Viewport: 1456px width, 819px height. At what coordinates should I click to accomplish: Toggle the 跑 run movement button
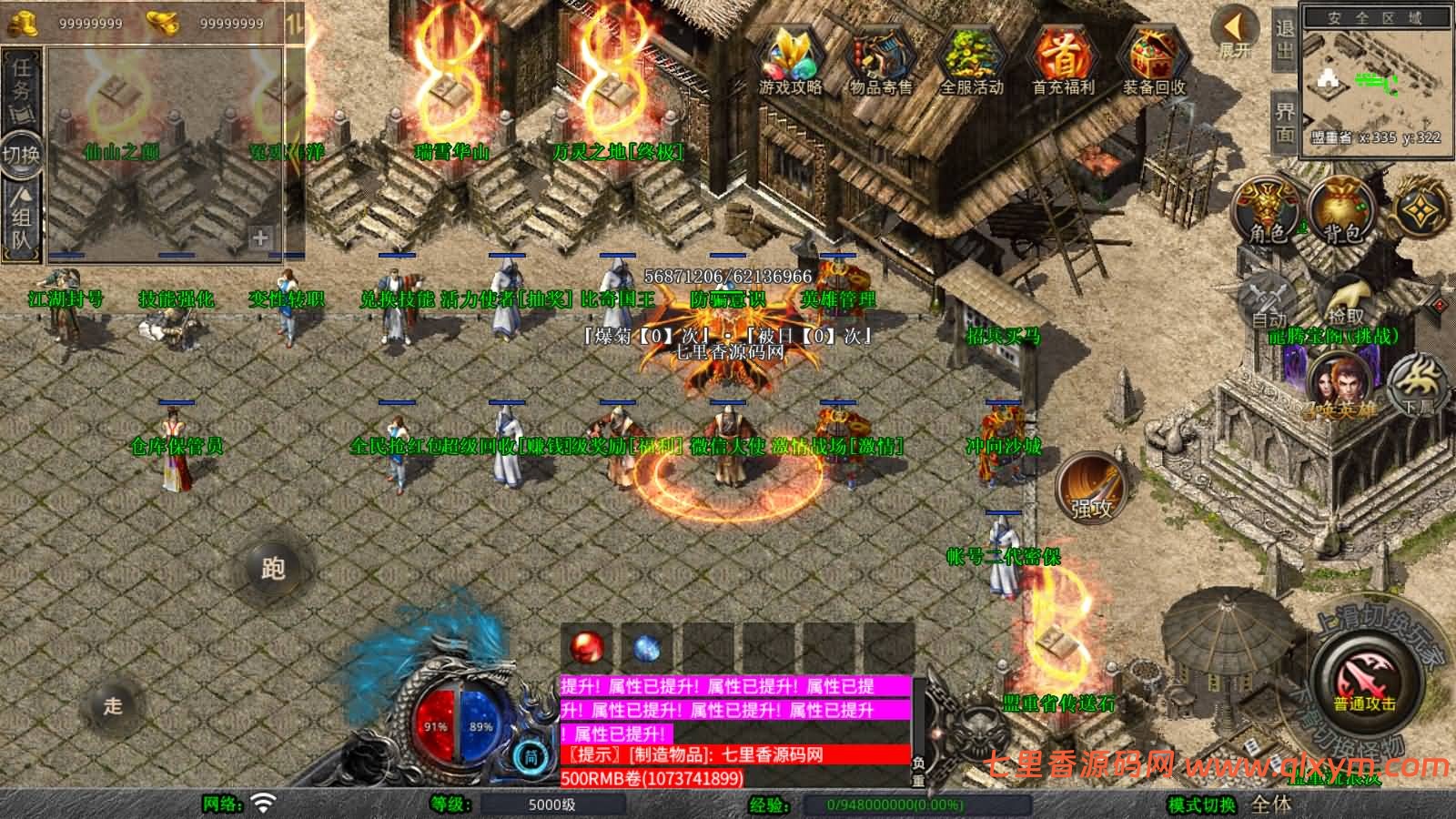273,569
